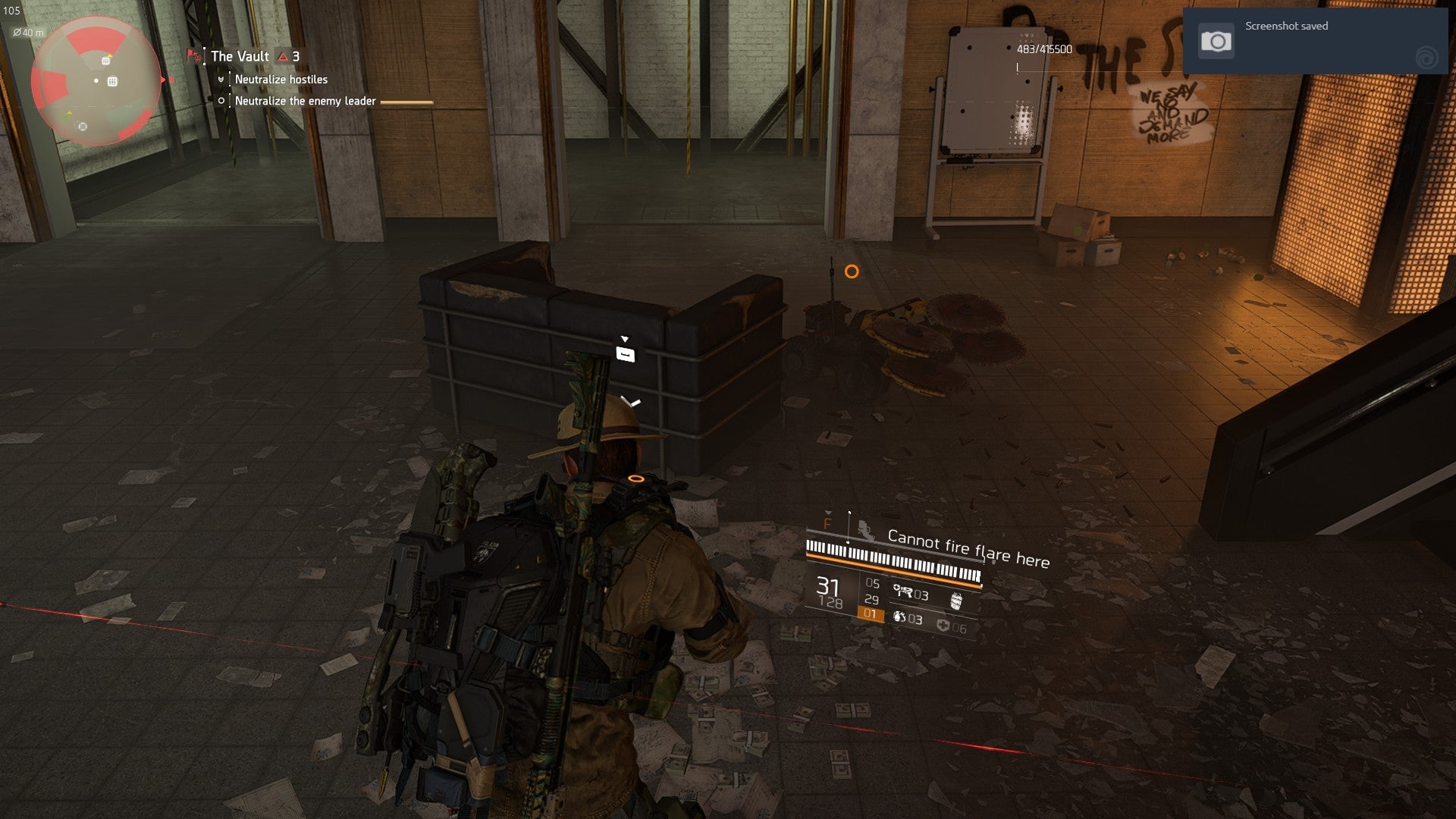Open the Screenshot saved notification panel
This screenshot has width=1456, height=819.
[1319, 39]
